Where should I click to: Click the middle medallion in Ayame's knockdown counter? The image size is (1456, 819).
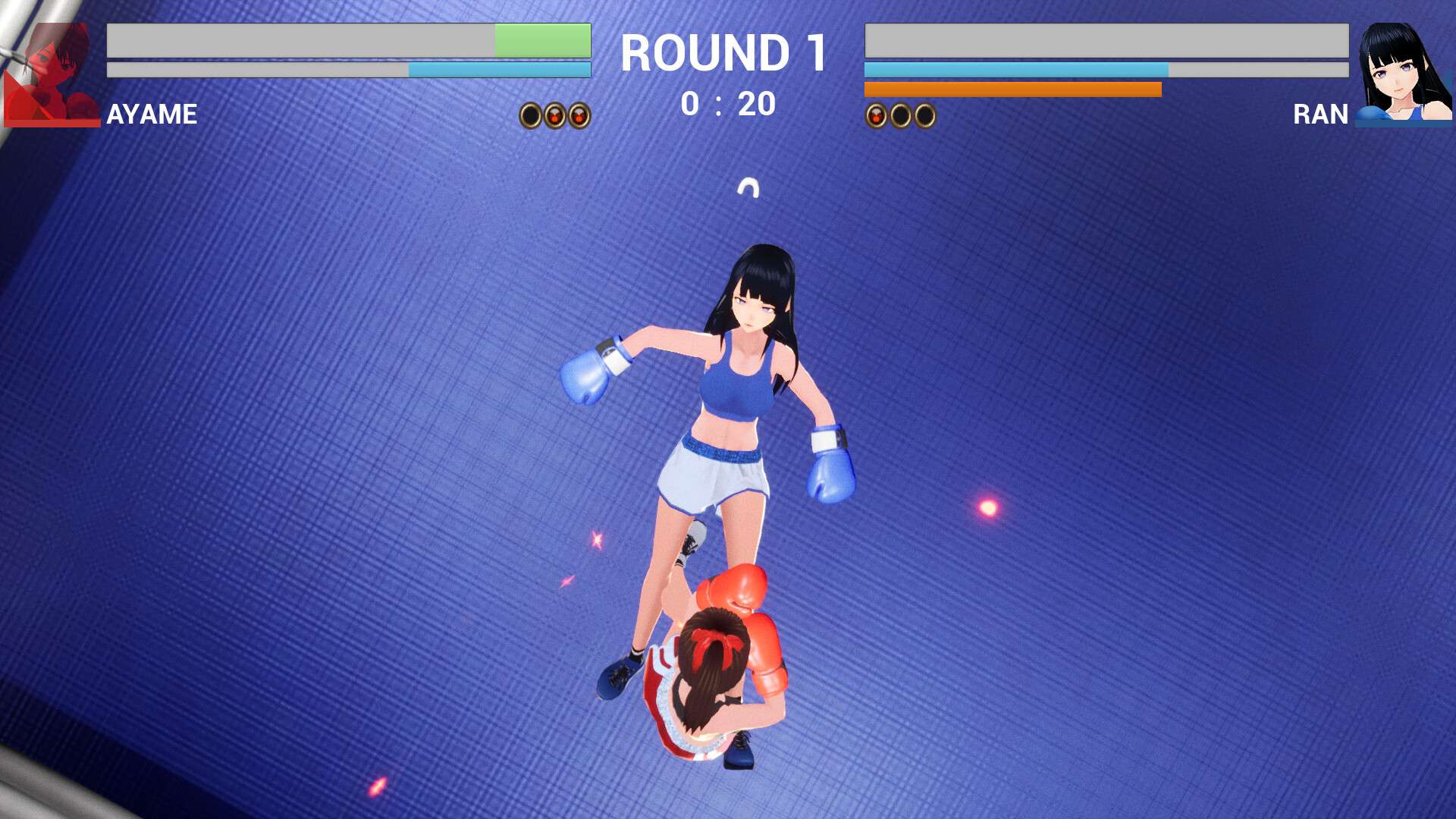(x=554, y=115)
